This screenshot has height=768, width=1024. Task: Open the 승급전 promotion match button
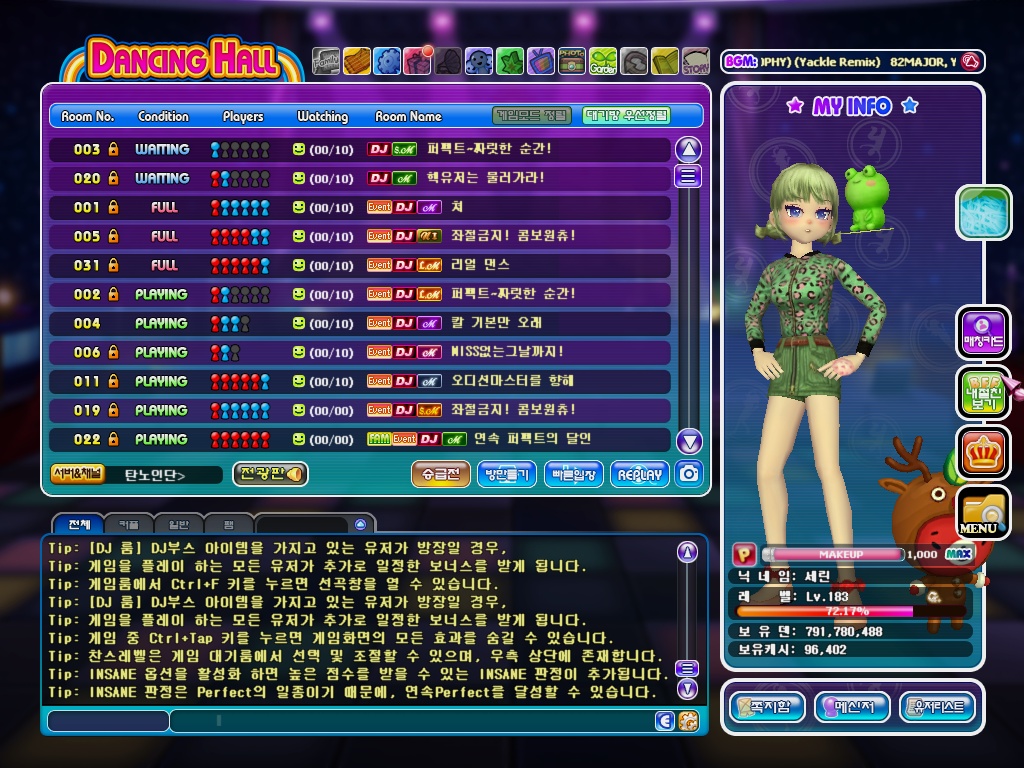pyautogui.click(x=440, y=475)
